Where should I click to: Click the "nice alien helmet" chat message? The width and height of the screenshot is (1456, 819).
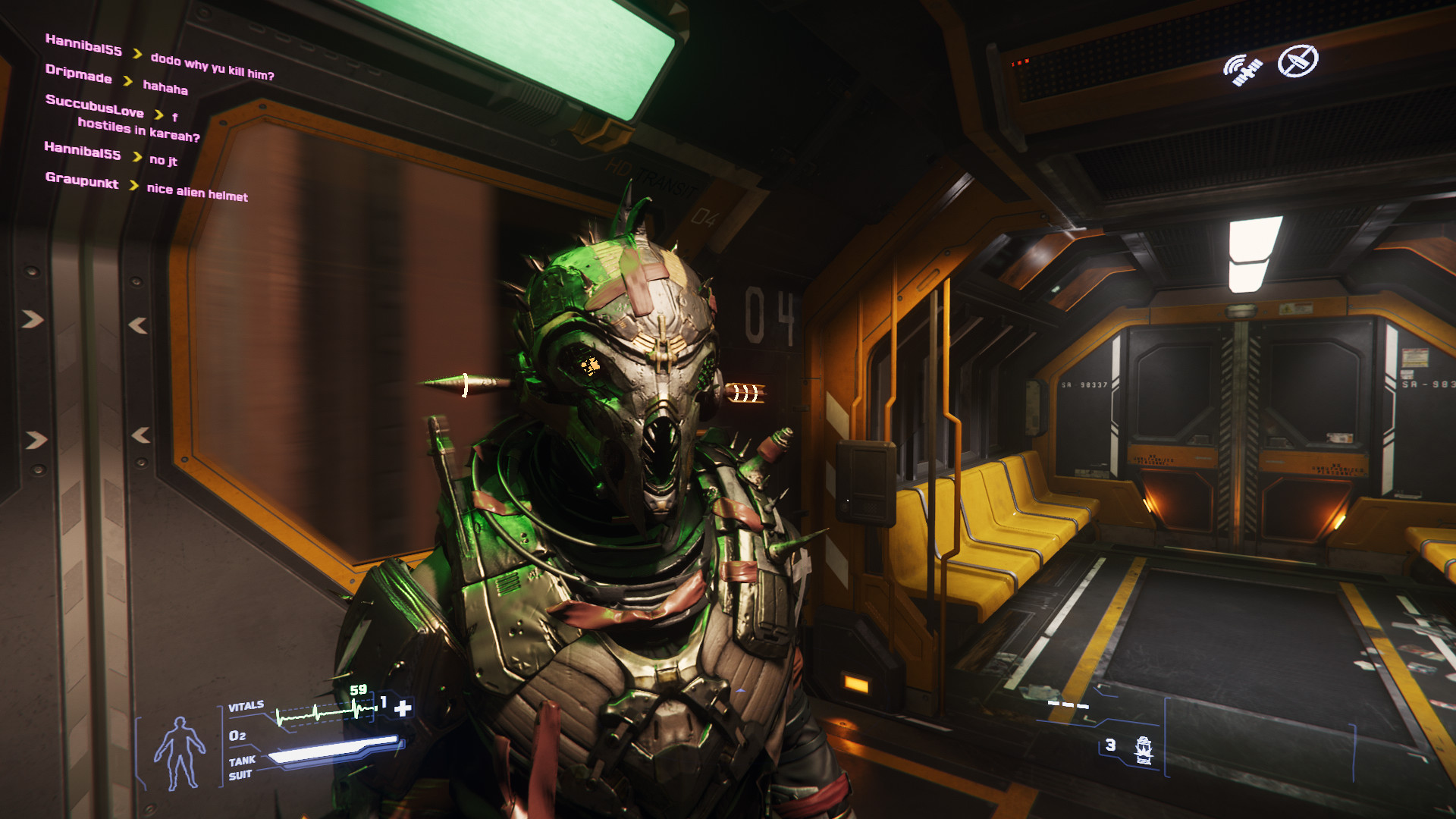tap(197, 193)
